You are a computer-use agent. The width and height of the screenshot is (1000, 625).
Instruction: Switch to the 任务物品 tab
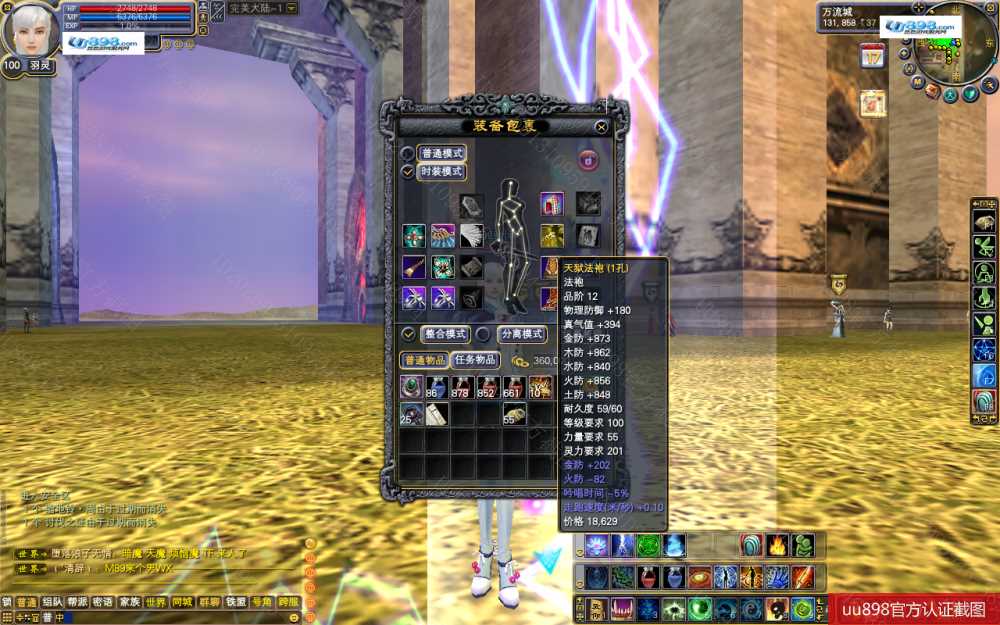coord(475,360)
